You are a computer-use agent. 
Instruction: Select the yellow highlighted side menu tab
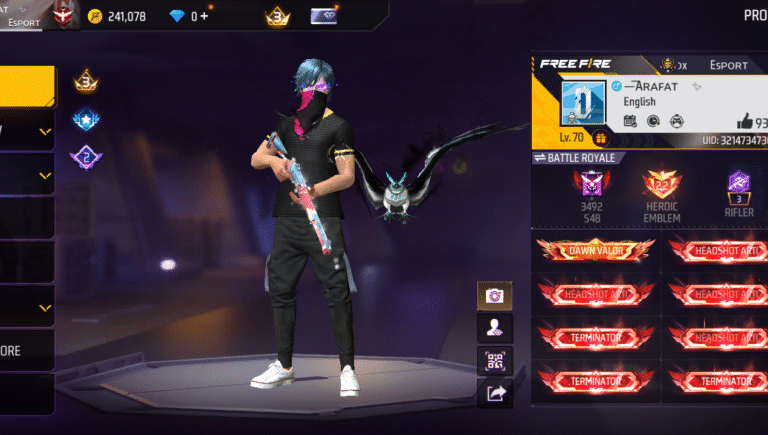tap(27, 86)
